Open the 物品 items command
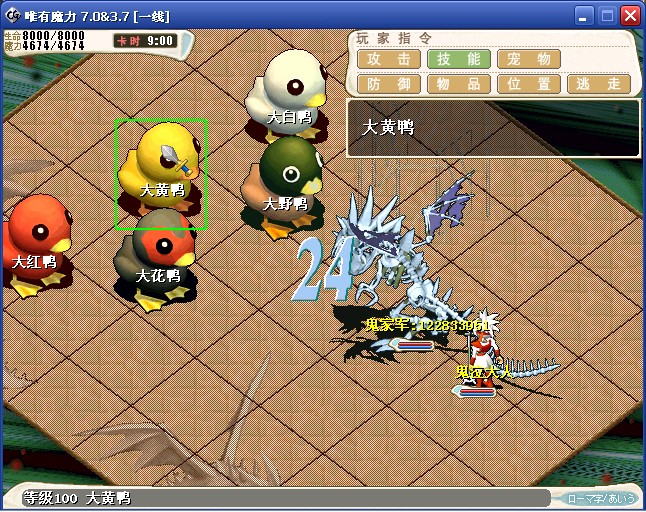This screenshot has width=646, height=512. [x=458, y=84]
